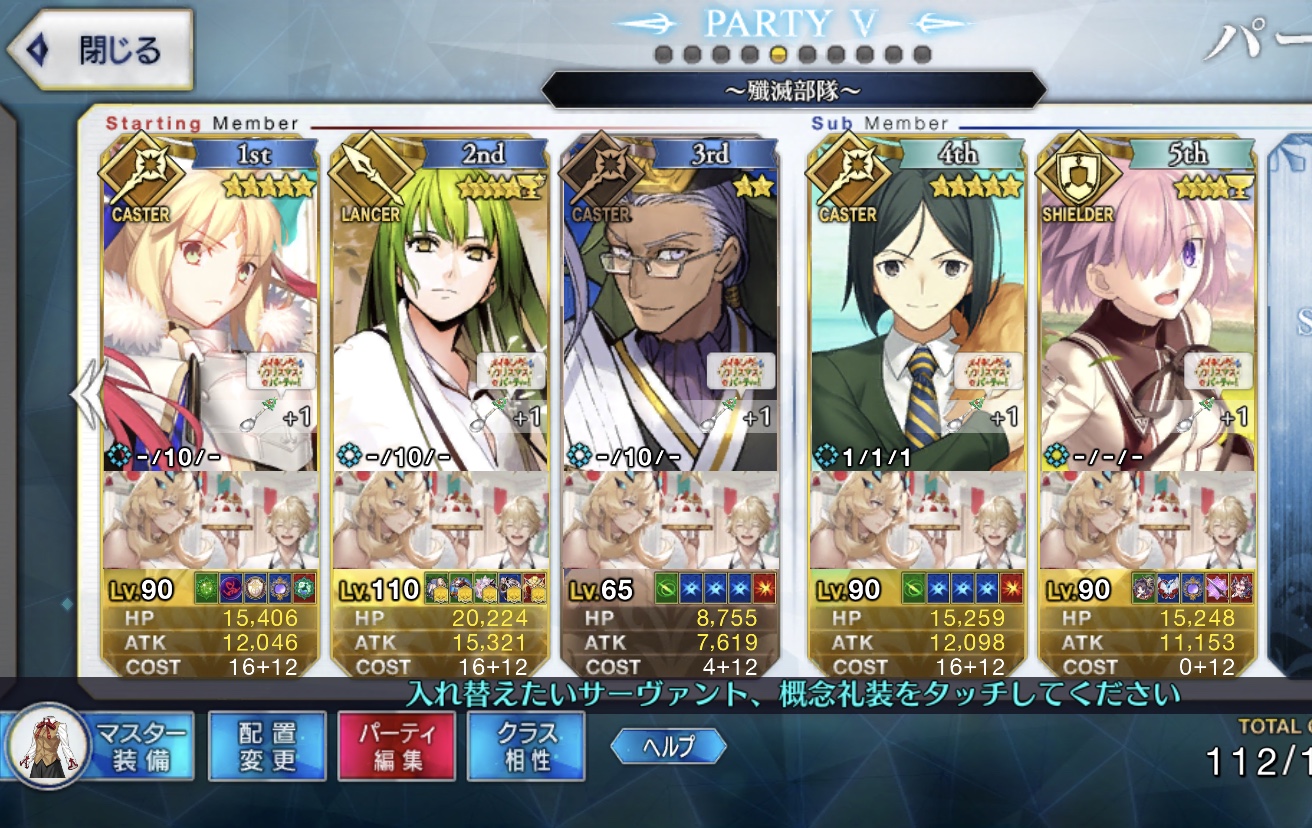Image resolution: width=1312 pixels, height=828 pixels.
Task: Edit the 殲滅部隊 party name banner
Action: 793,91
